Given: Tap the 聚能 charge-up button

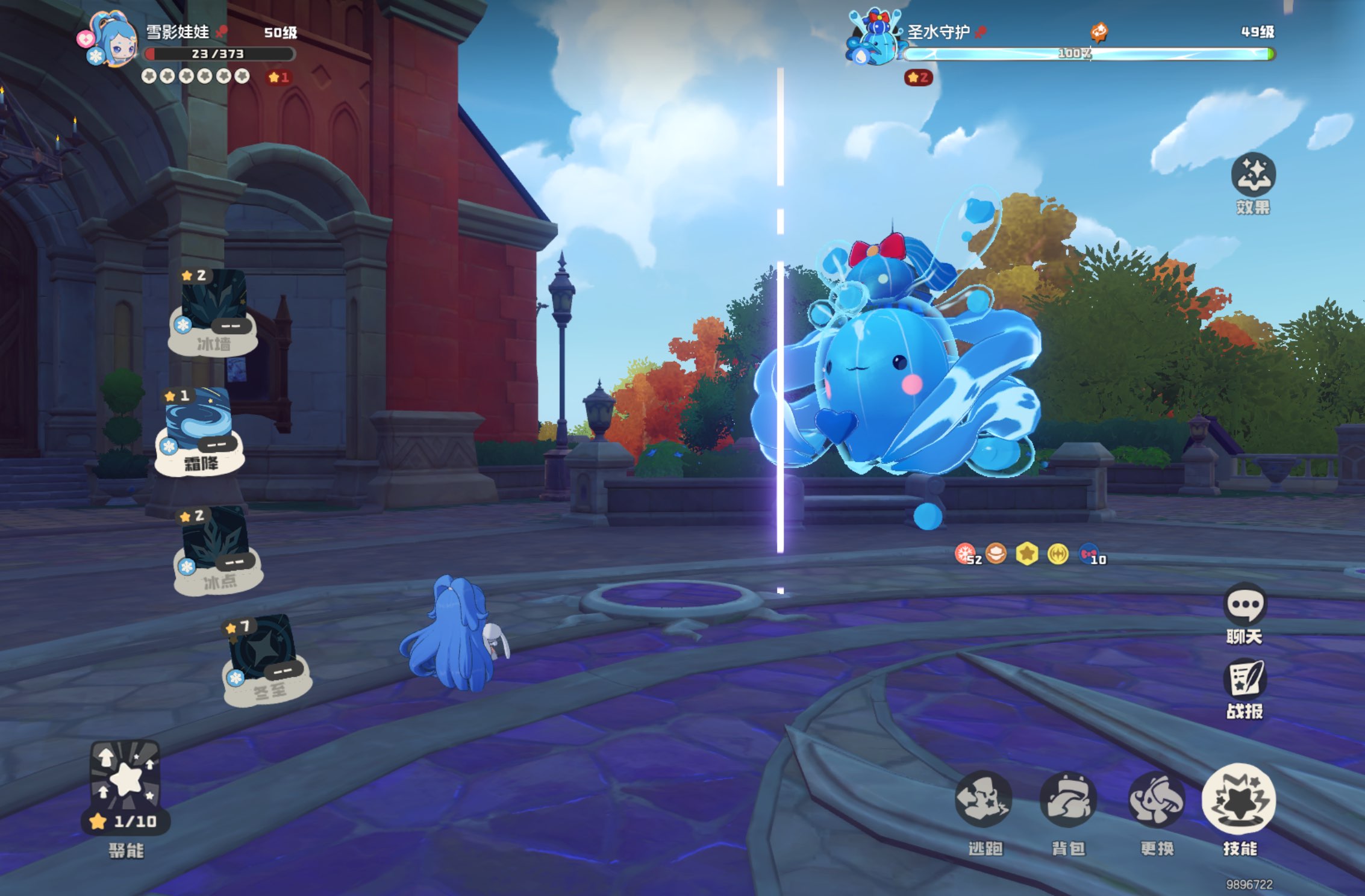Looking at the screenshot, I should point(125,782).
